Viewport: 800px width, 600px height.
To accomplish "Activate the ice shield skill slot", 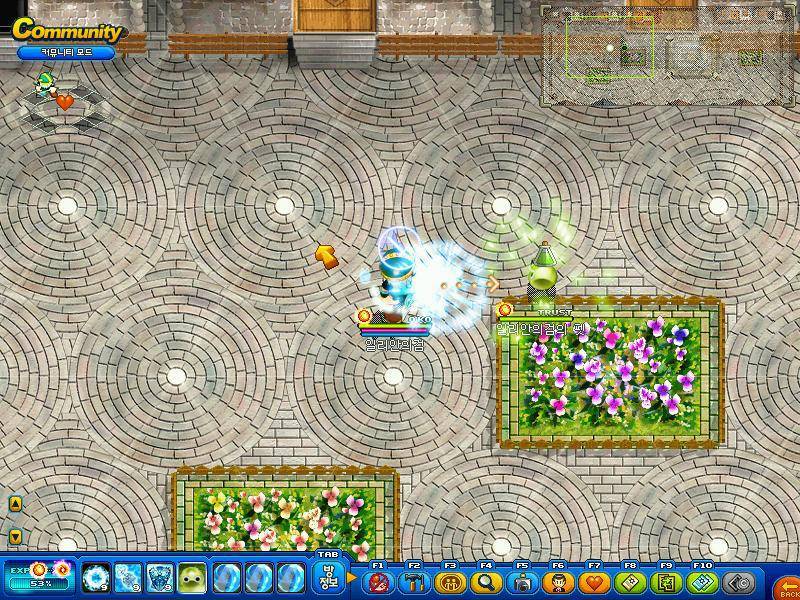I will click(x=160, y=577).
